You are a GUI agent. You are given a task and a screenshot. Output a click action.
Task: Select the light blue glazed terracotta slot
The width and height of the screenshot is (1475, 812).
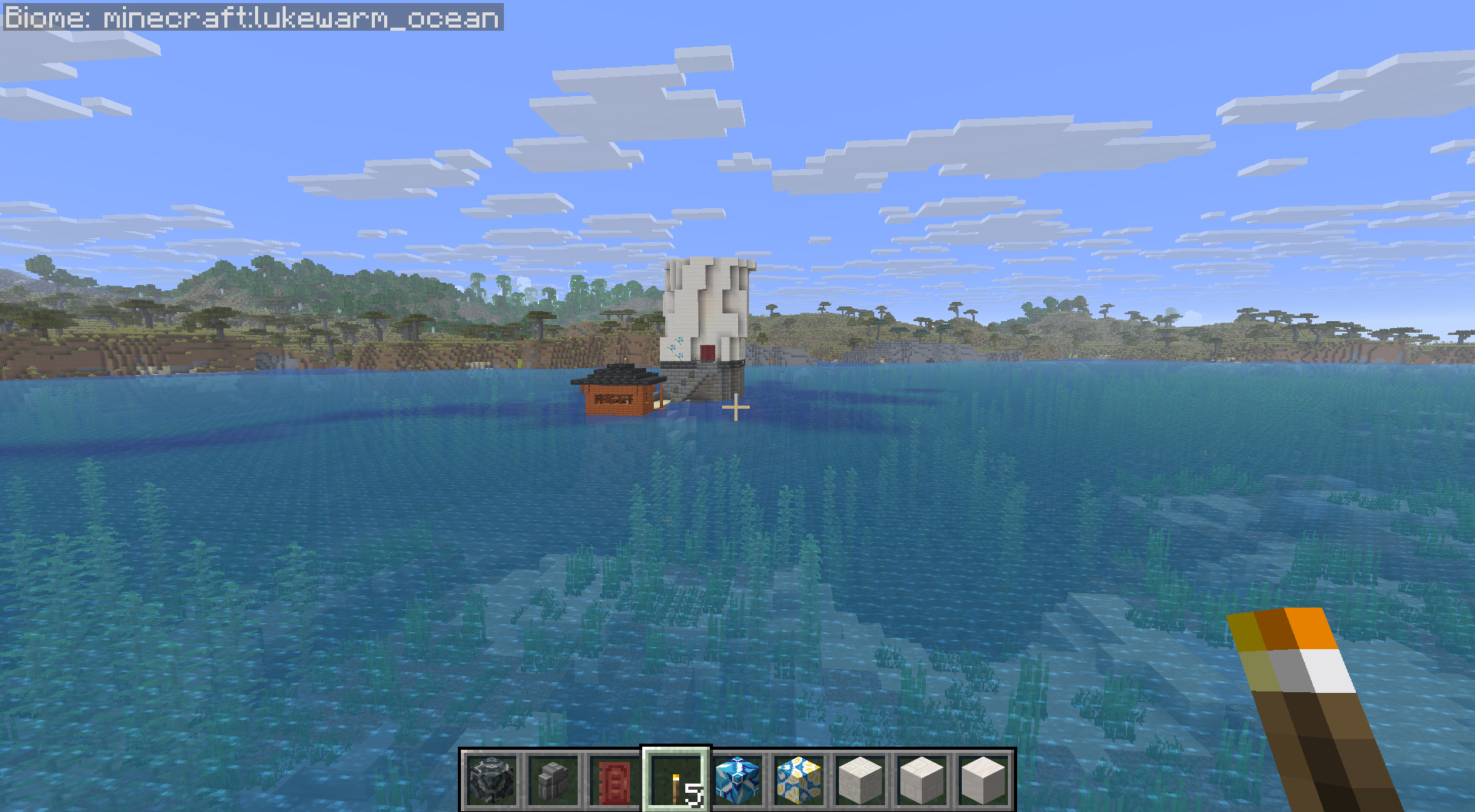tap(737, 780)
